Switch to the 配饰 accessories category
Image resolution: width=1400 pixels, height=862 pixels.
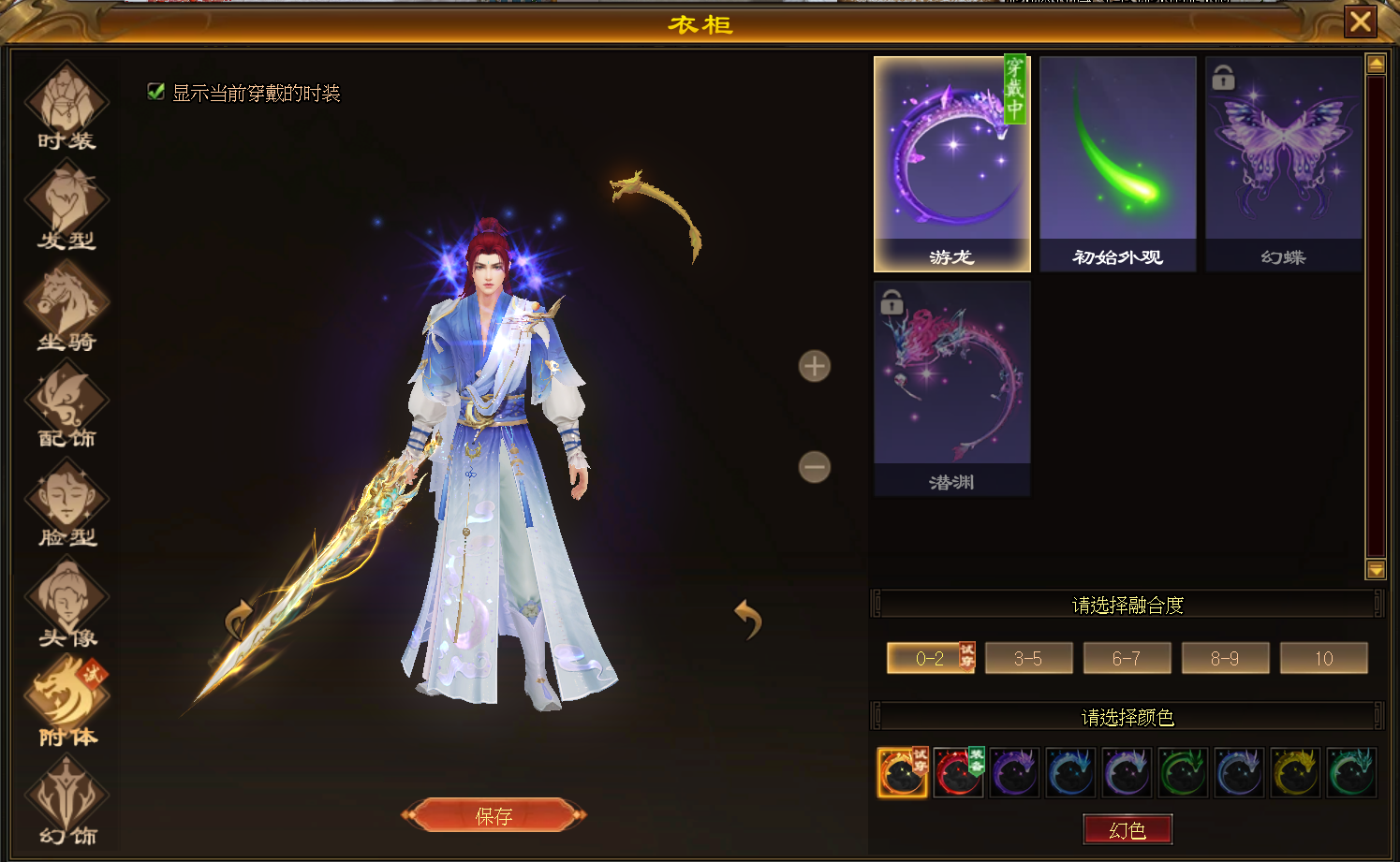[66, 406]
